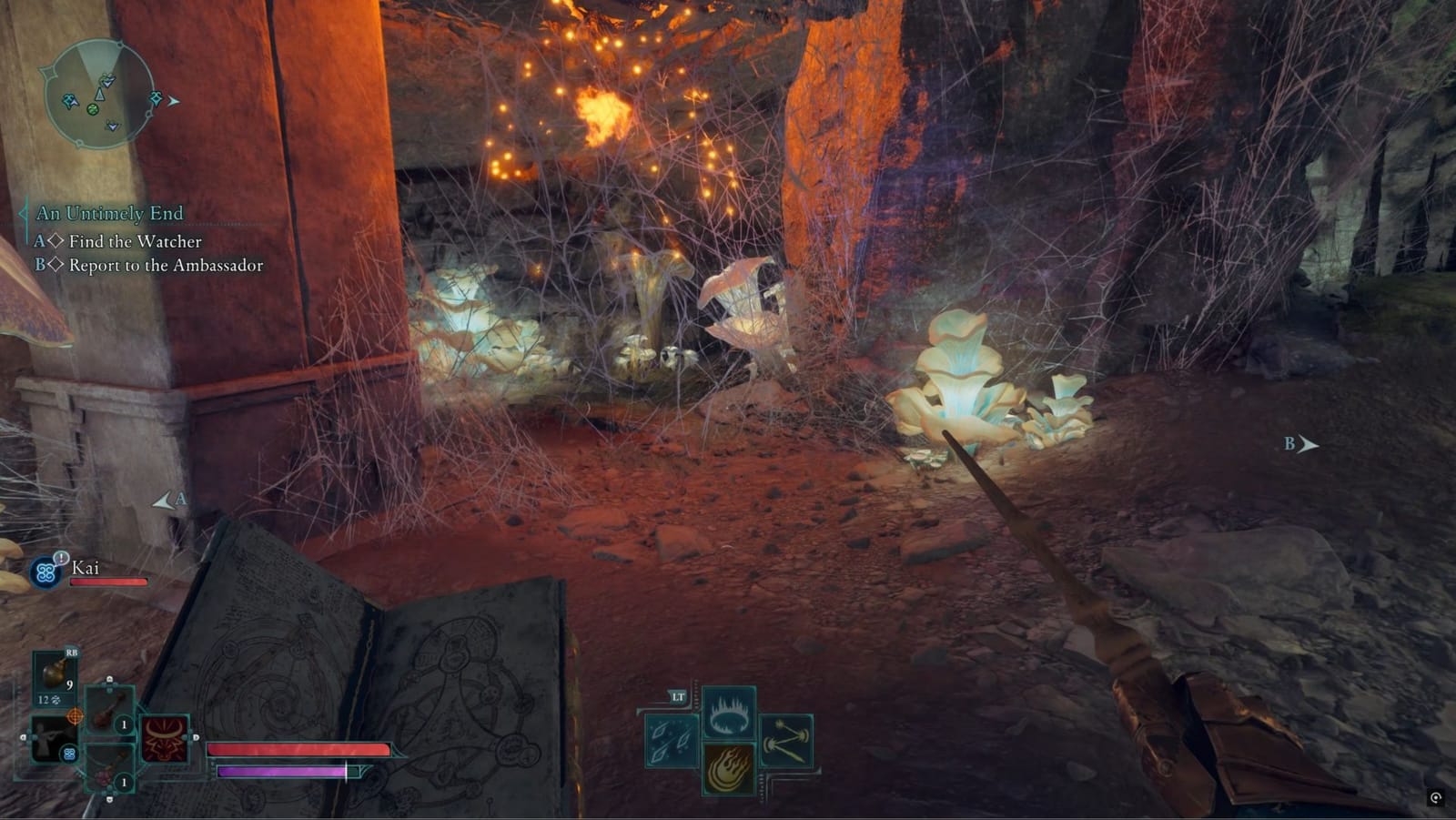Click the exclamation alert above Kai's emblem

pos(60,558)
